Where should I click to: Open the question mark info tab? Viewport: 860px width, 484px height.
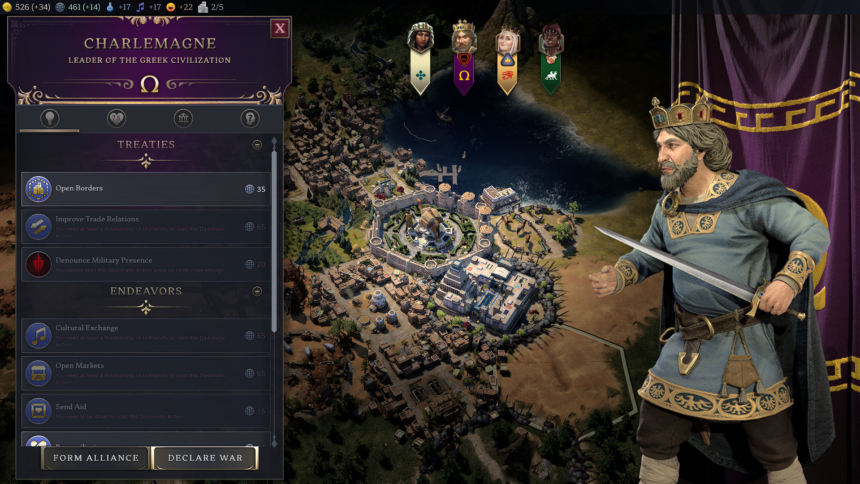tap(250, 118)
